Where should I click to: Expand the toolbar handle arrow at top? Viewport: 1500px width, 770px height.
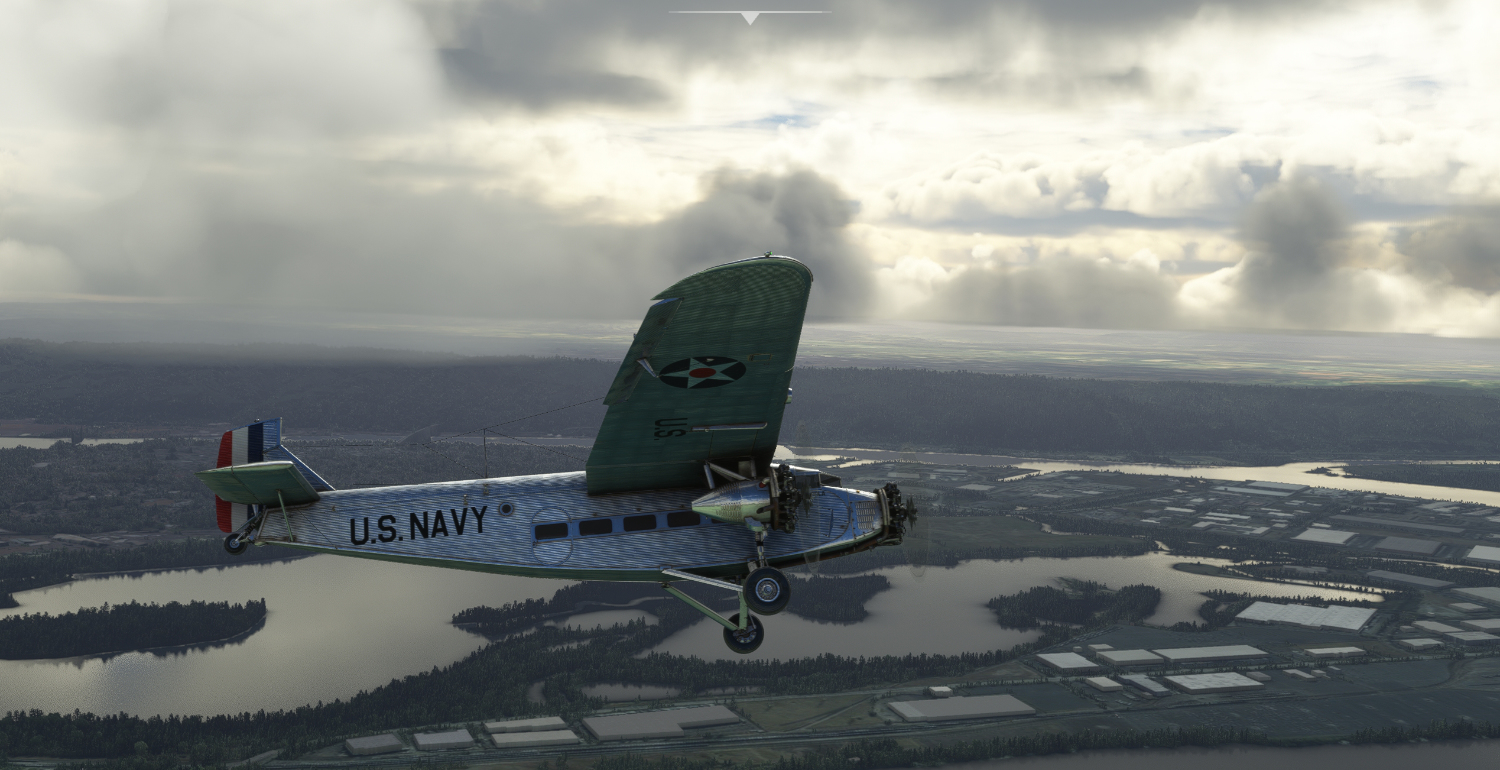click(750, 17)
